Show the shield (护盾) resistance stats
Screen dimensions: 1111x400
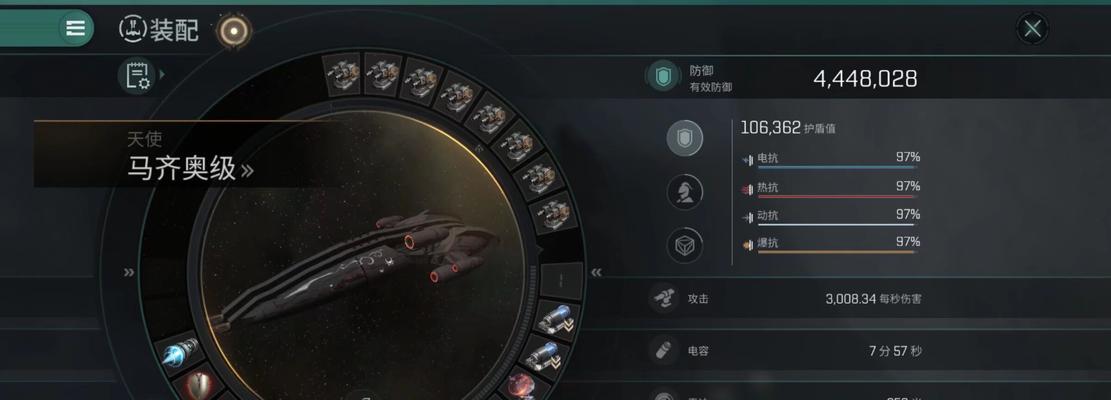pyautogui.click(x=685, y=138)
